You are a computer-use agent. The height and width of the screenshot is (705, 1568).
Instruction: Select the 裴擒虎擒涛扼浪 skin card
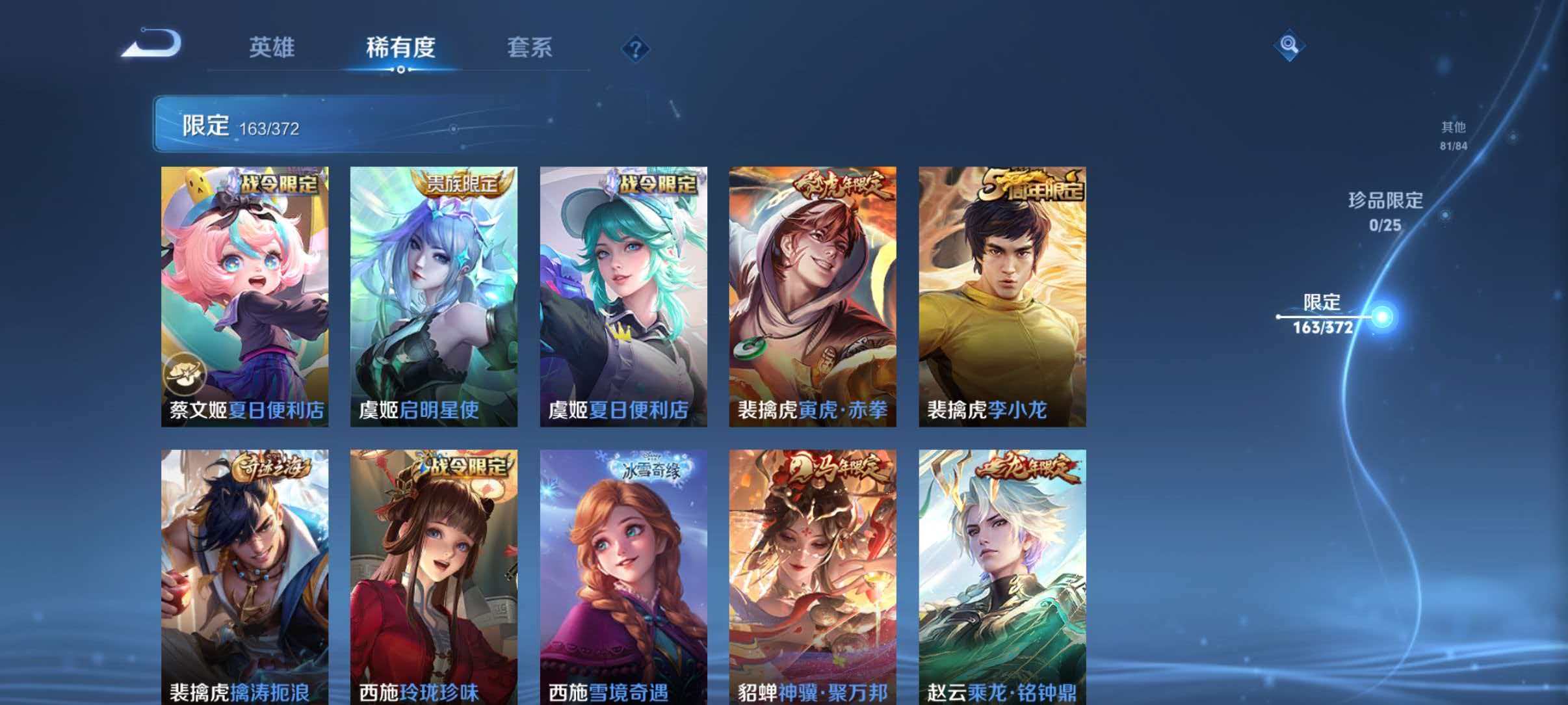coord(242,572)
